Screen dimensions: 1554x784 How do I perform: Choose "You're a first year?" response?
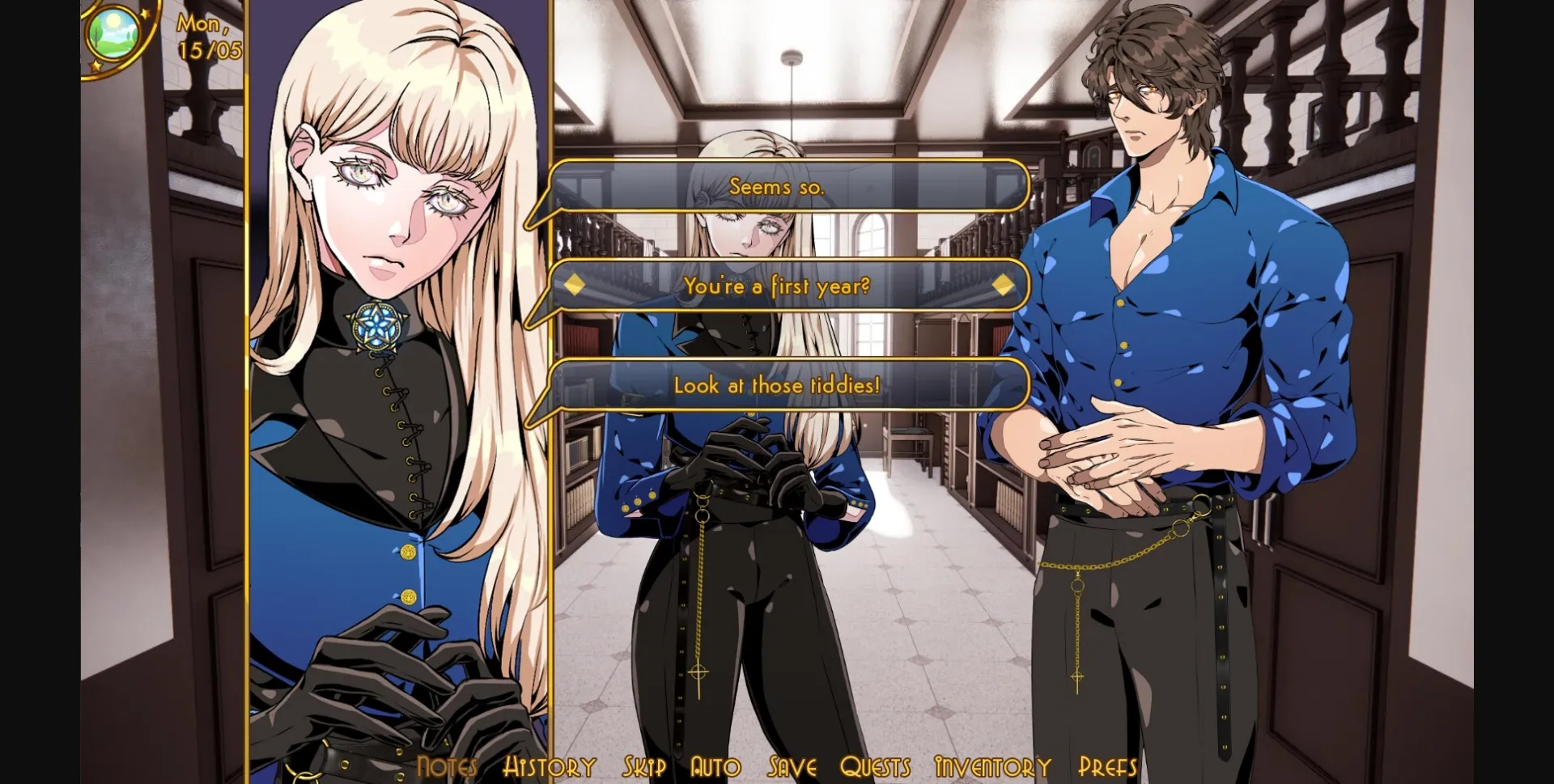[777, 285]
